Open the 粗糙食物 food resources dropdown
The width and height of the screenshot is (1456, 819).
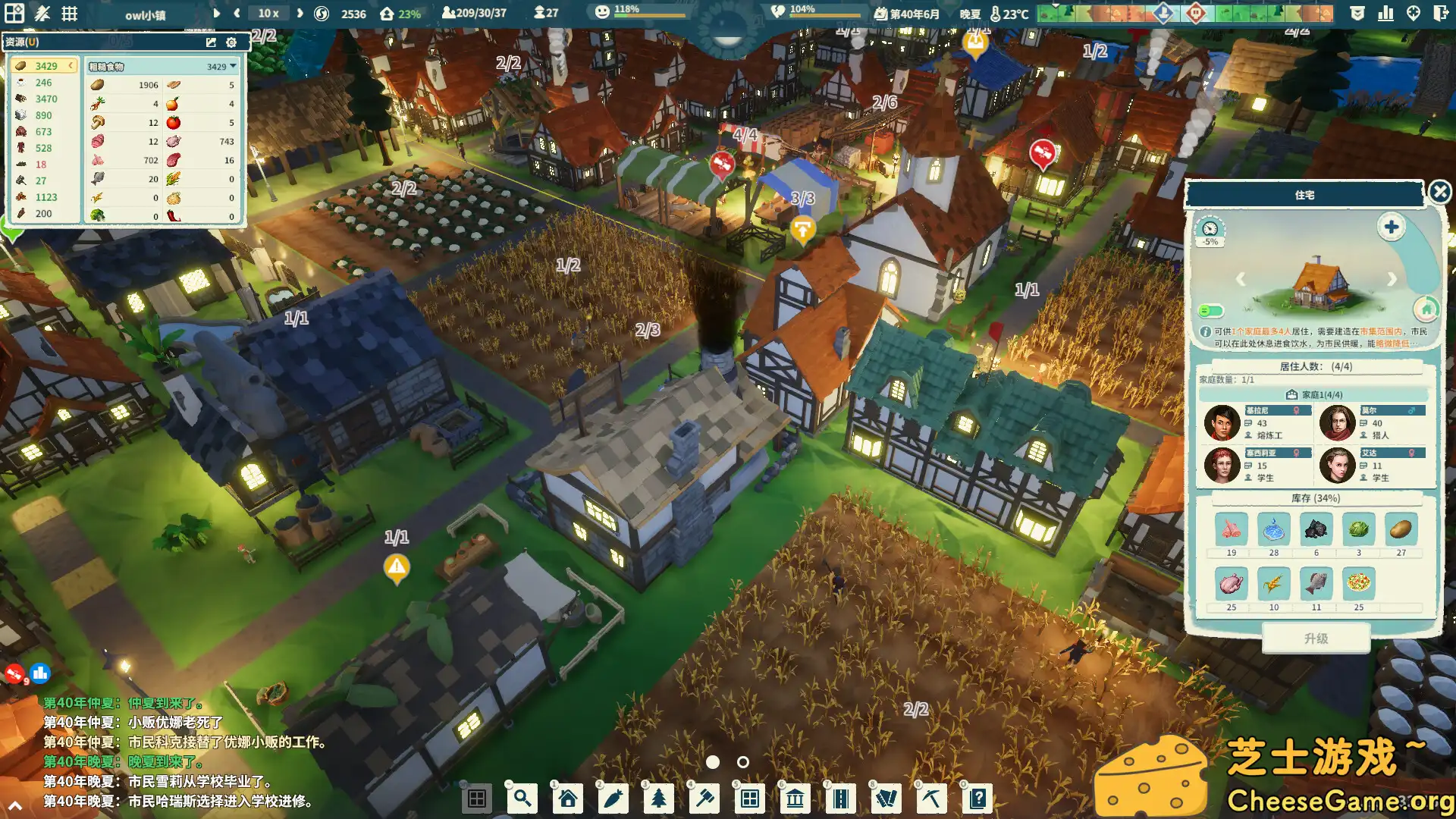click(232, 66)
